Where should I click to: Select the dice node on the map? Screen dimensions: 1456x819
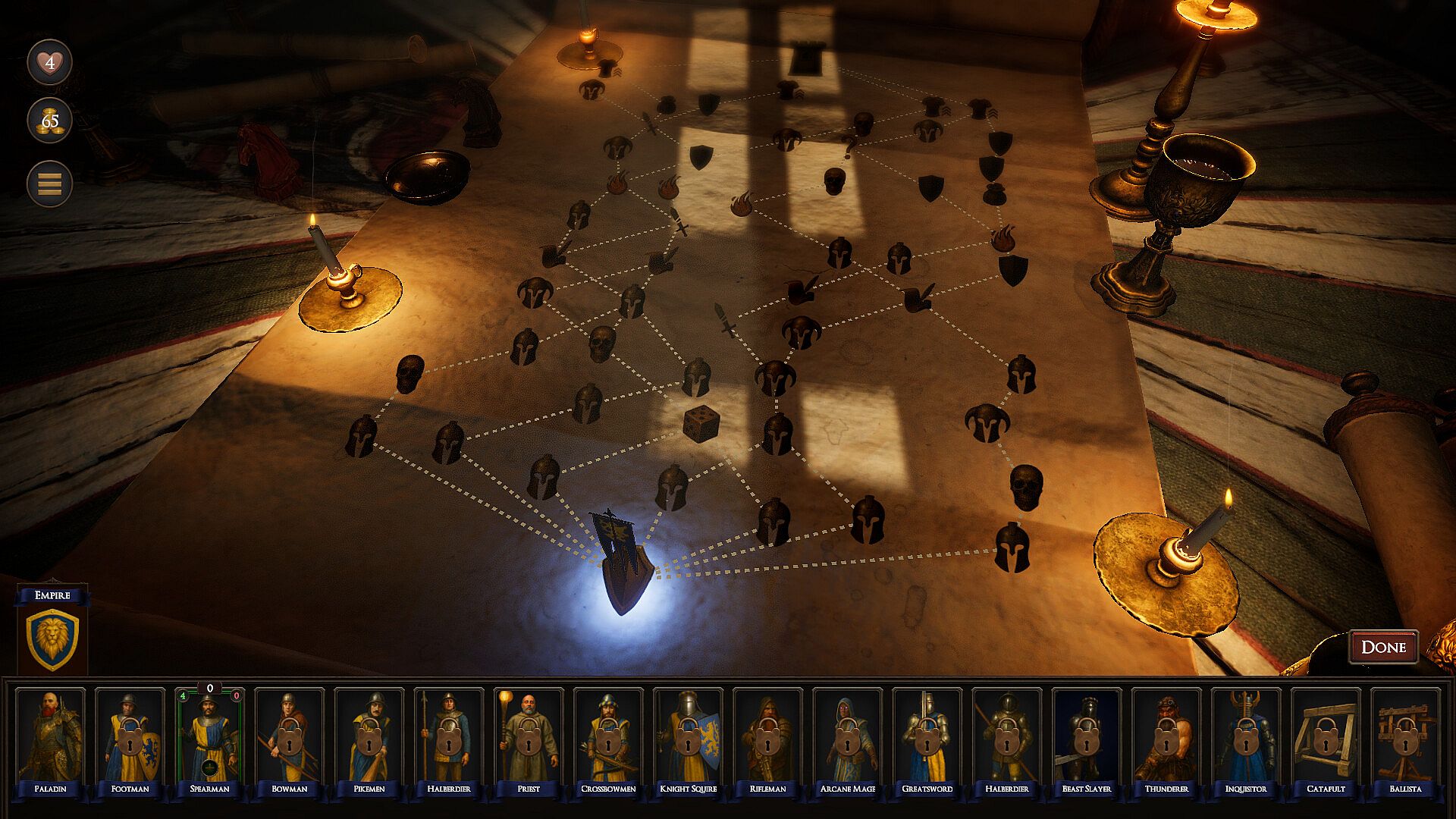701,424
